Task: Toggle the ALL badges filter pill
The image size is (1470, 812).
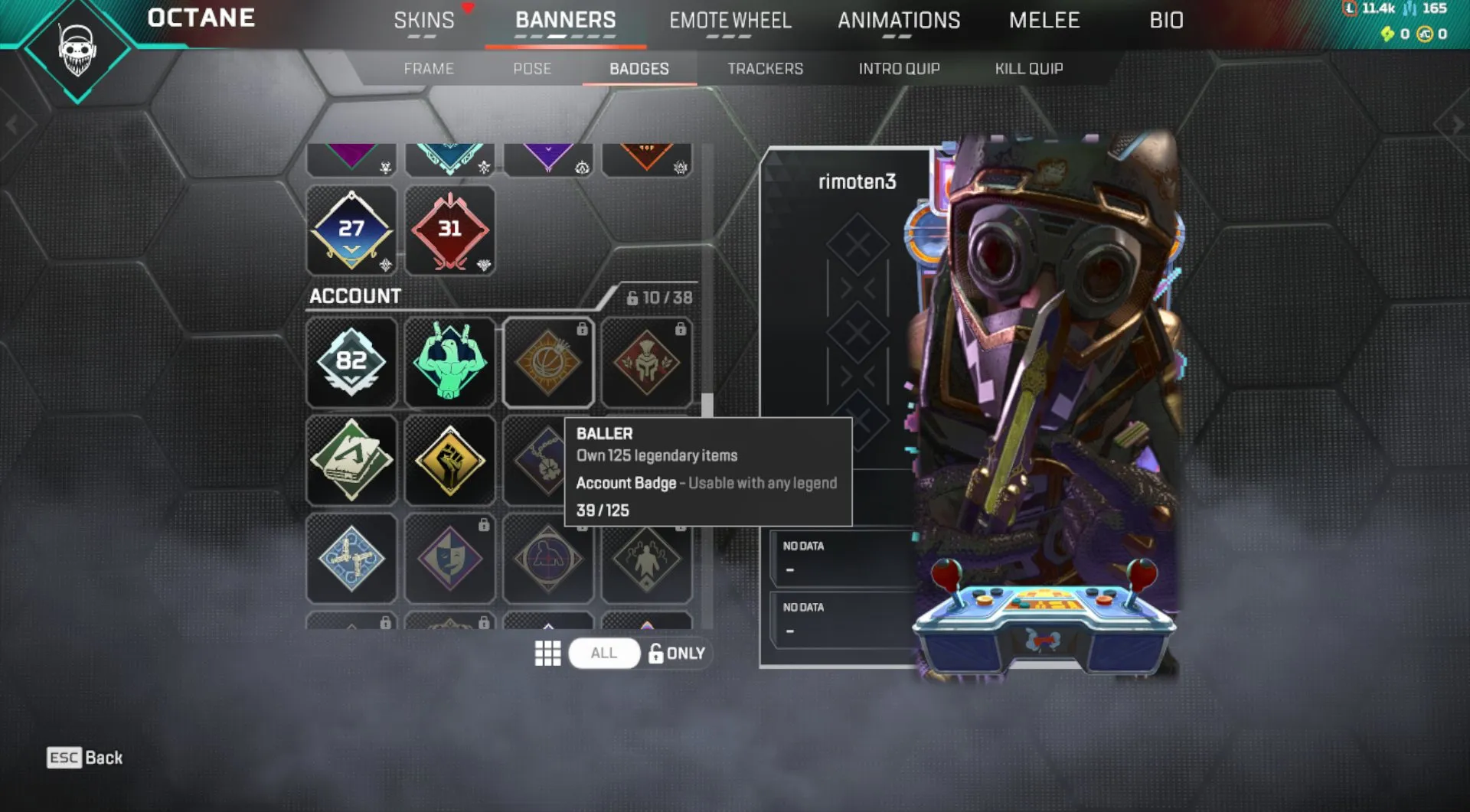Action: tap(604, 653)
